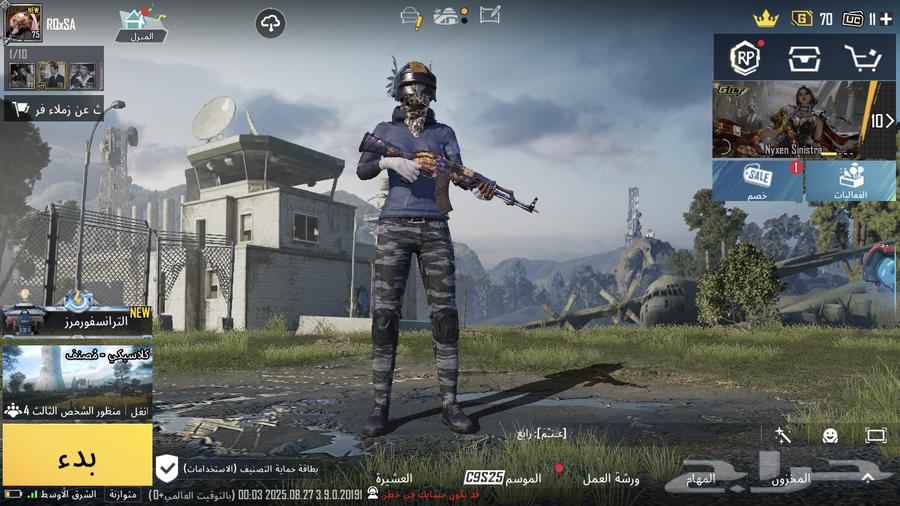The width and height of the screenshot is (900, 506).
Task: Open the events (الفعاليات) tile
Action: 852,182
